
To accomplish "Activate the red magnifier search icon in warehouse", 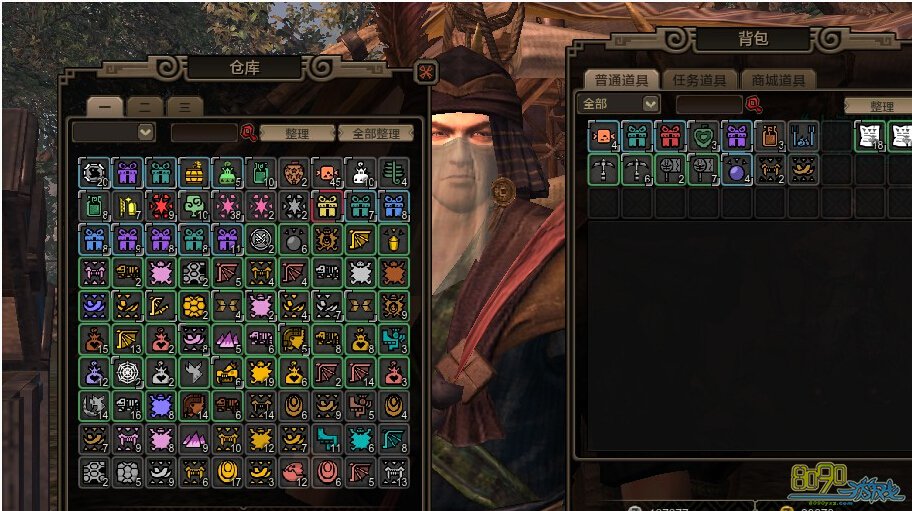I will 248,132.
